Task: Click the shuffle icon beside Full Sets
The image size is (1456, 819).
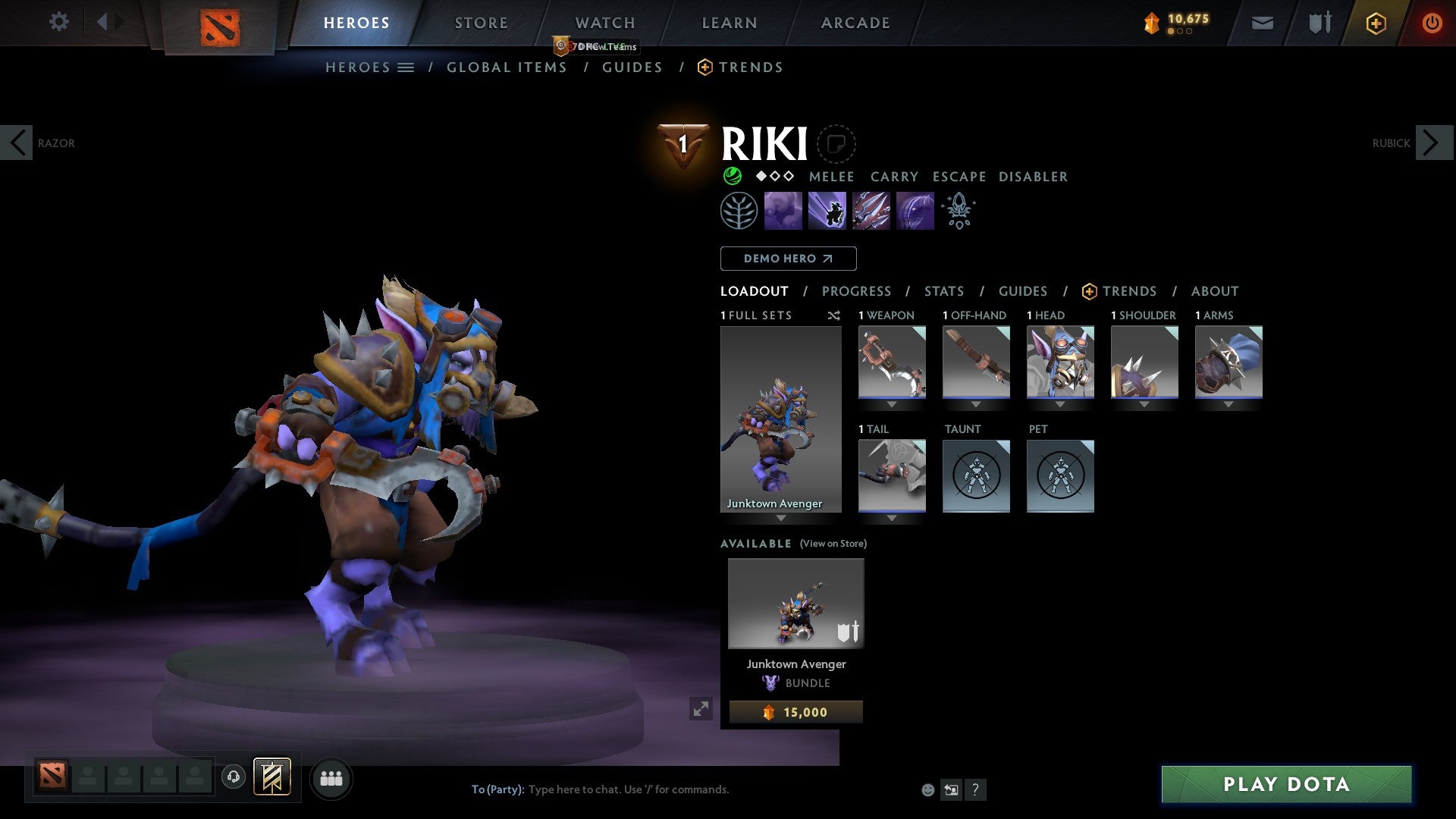Action: [x=834, y=315]
